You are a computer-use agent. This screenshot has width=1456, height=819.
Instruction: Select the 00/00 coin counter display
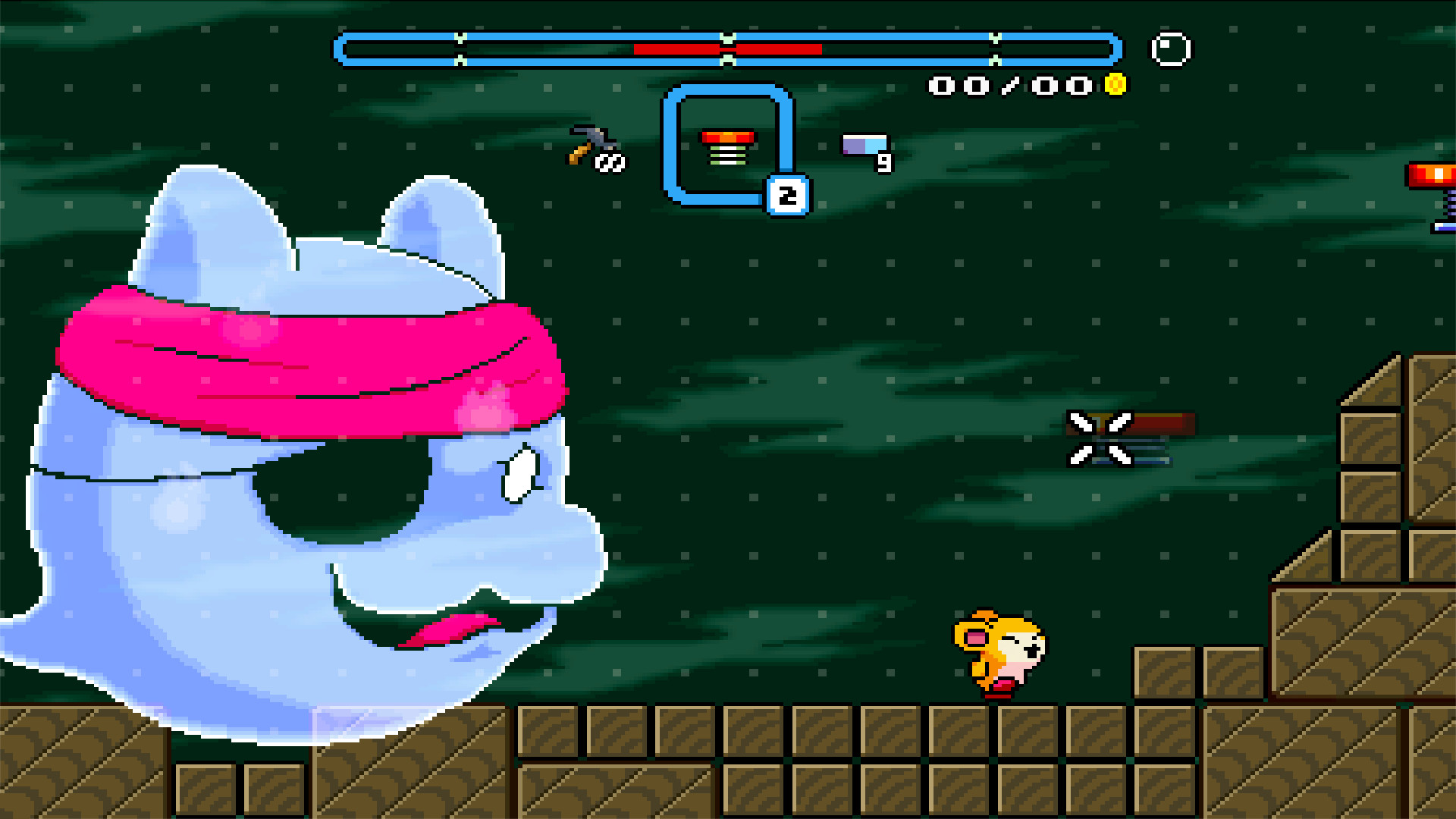click(1009, 85)
